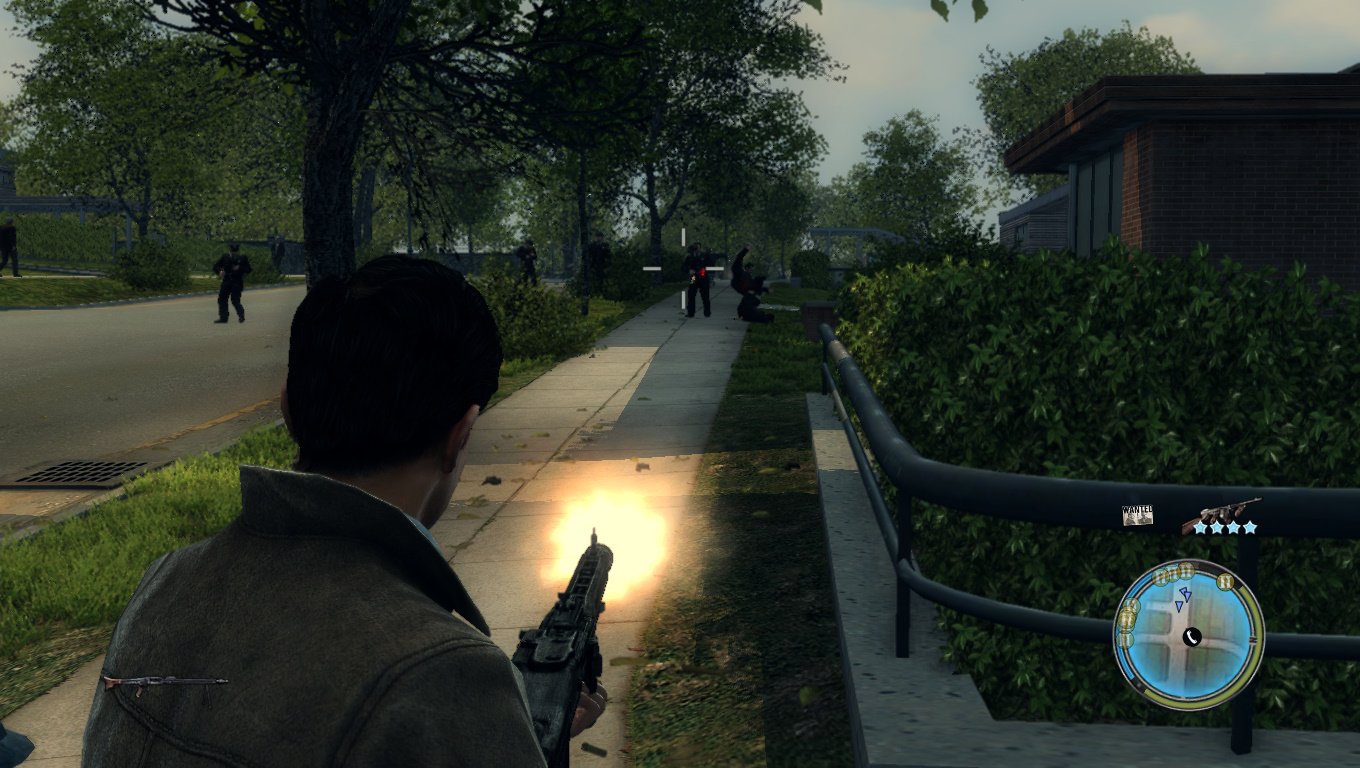Select the phone marker on the minimap

[1191, 637]
